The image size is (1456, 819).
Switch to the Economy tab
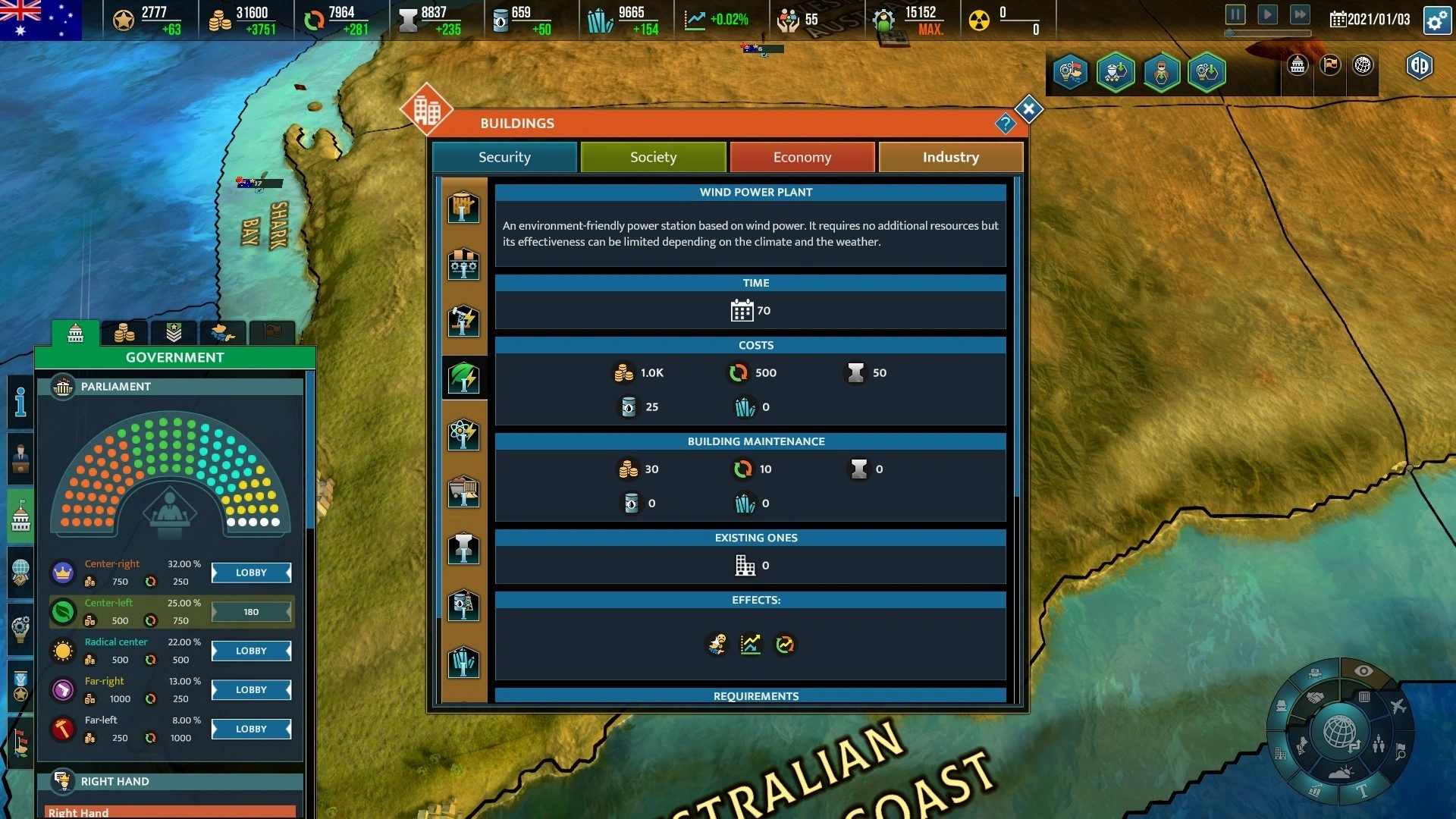(x=802, y=157)
